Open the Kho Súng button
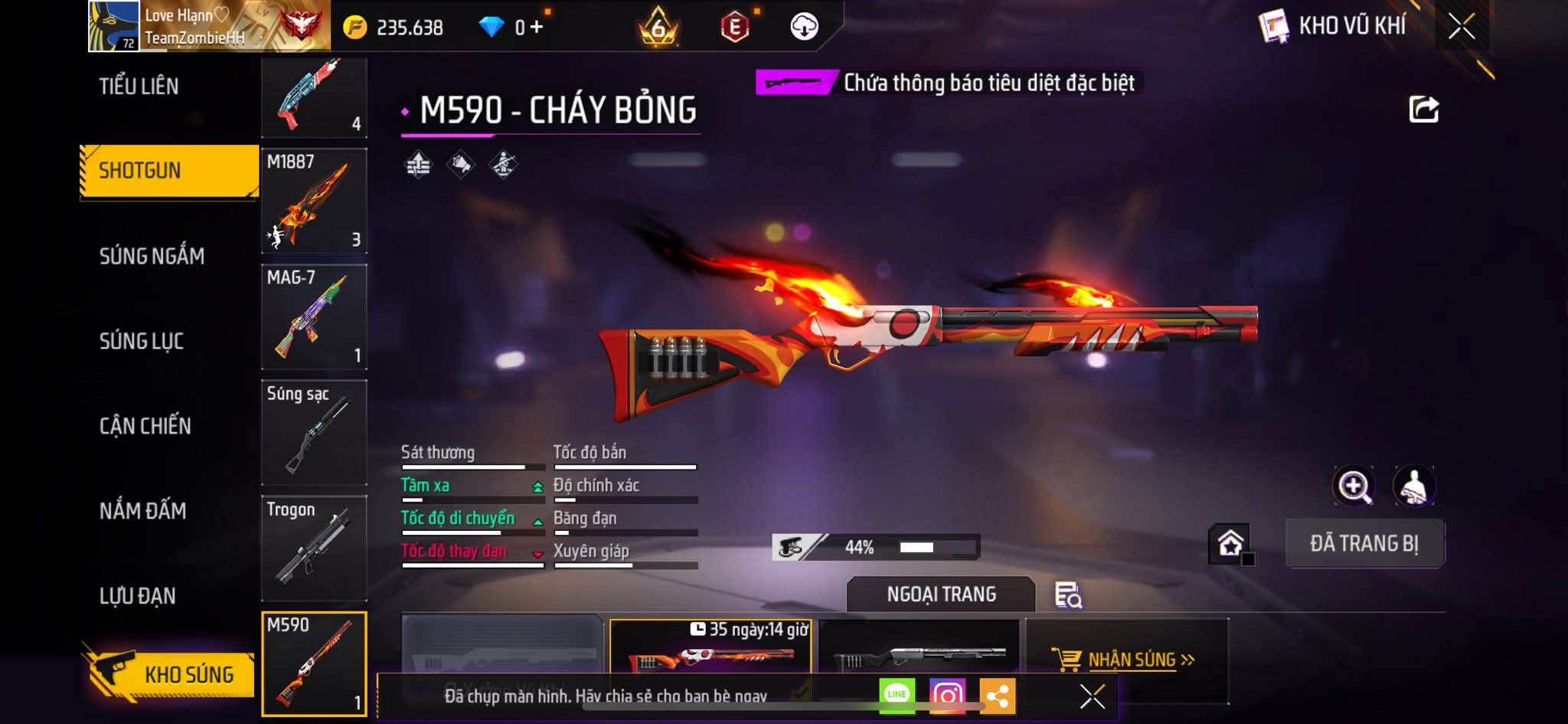 tap(170, 673)
